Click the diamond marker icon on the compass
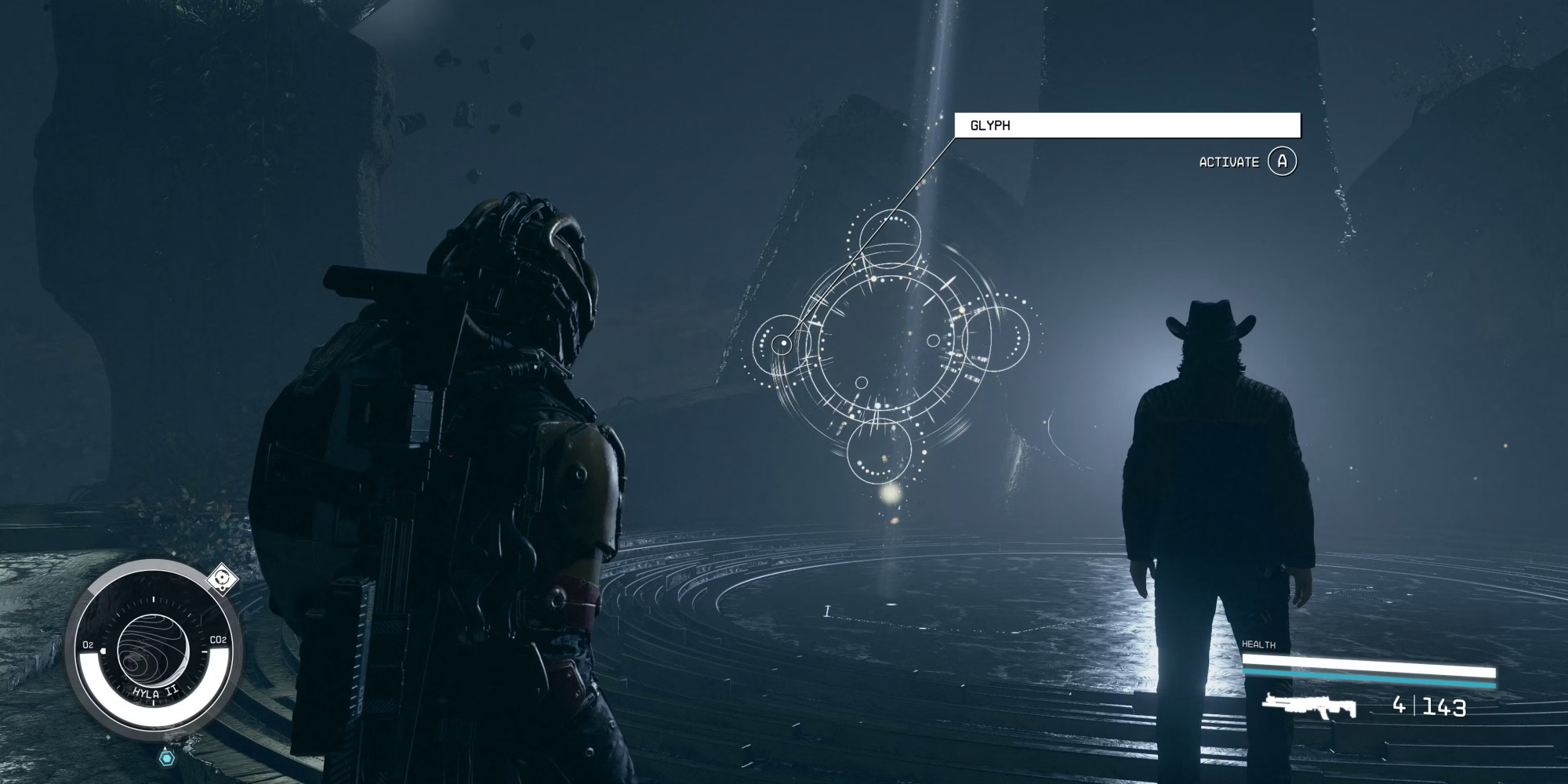This screenshot has height=784, width=1568. coord(223,579)
